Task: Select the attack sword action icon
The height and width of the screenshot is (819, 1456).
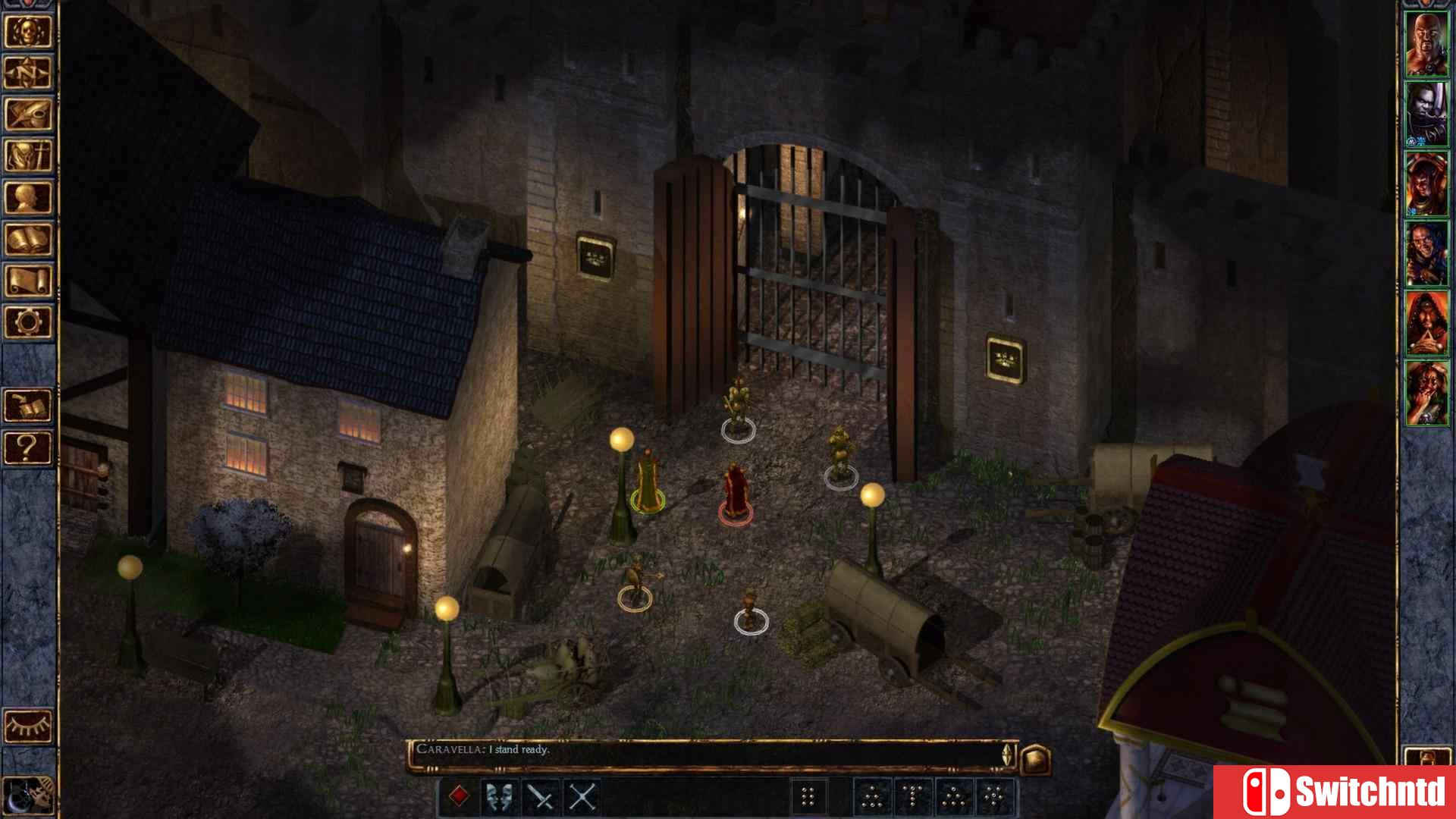Action: click(540, 795)
